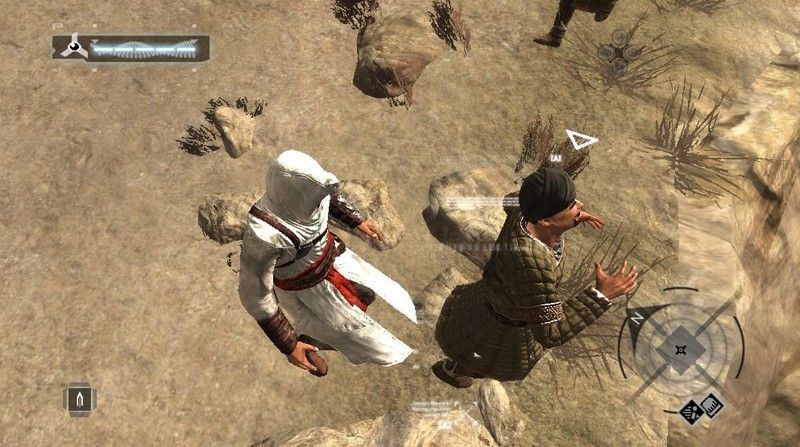Screen dimensions: 800x447
Task: Click the Animus synchronization emblem
Action: (x=73, y=47)
